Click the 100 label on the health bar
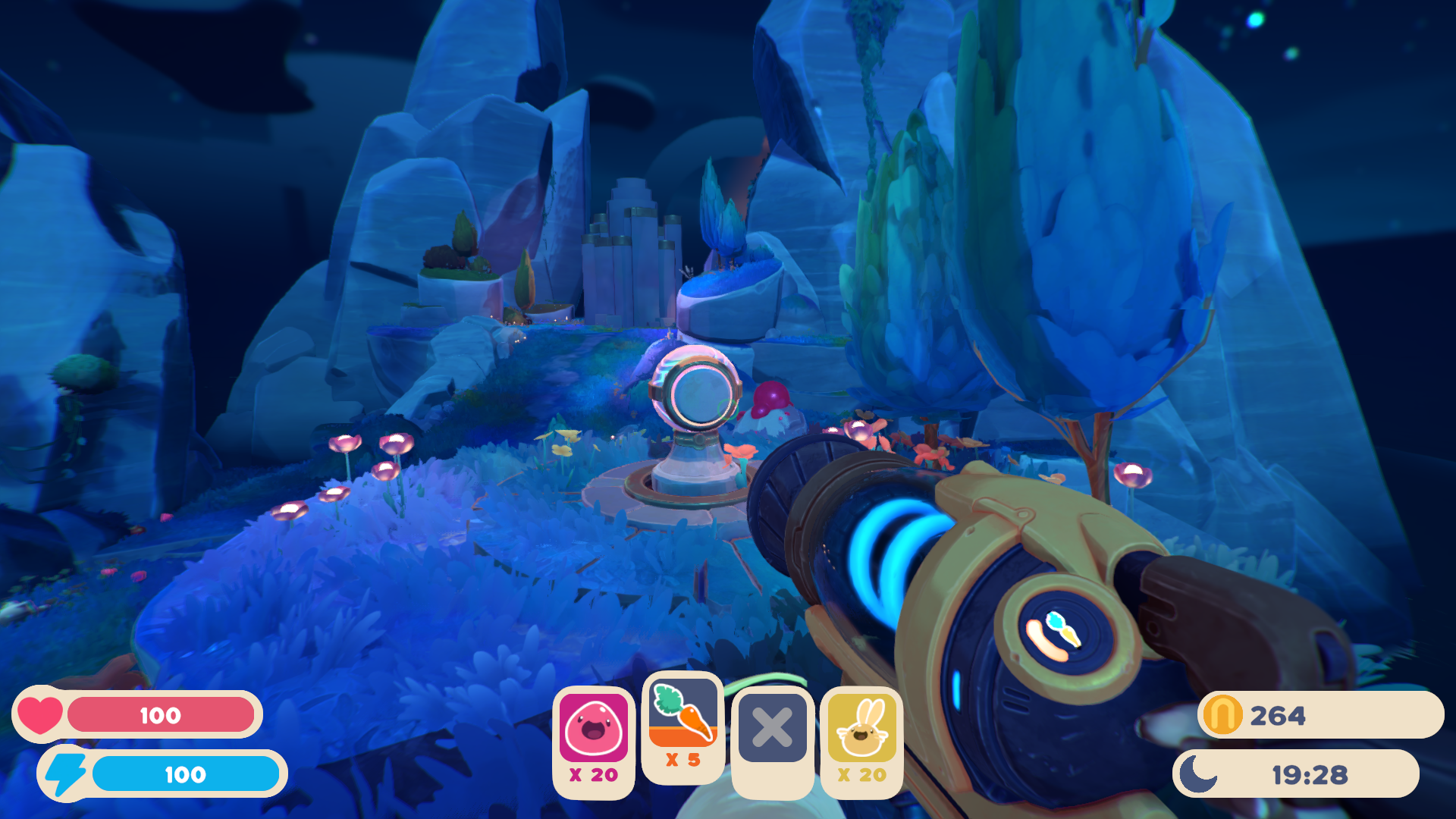 tap(161, 714)
